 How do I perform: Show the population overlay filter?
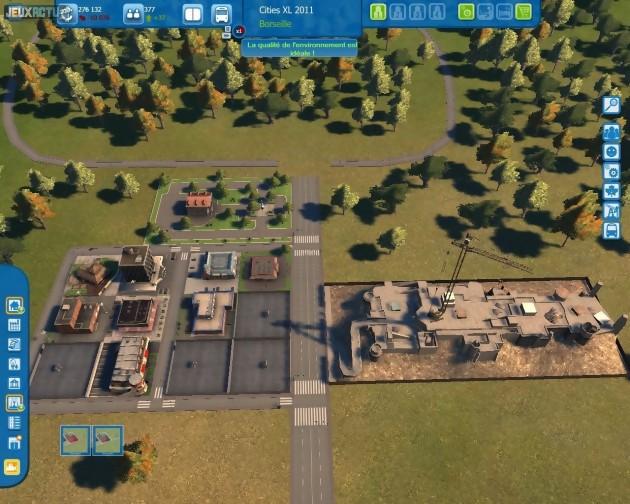click(611, 131)
